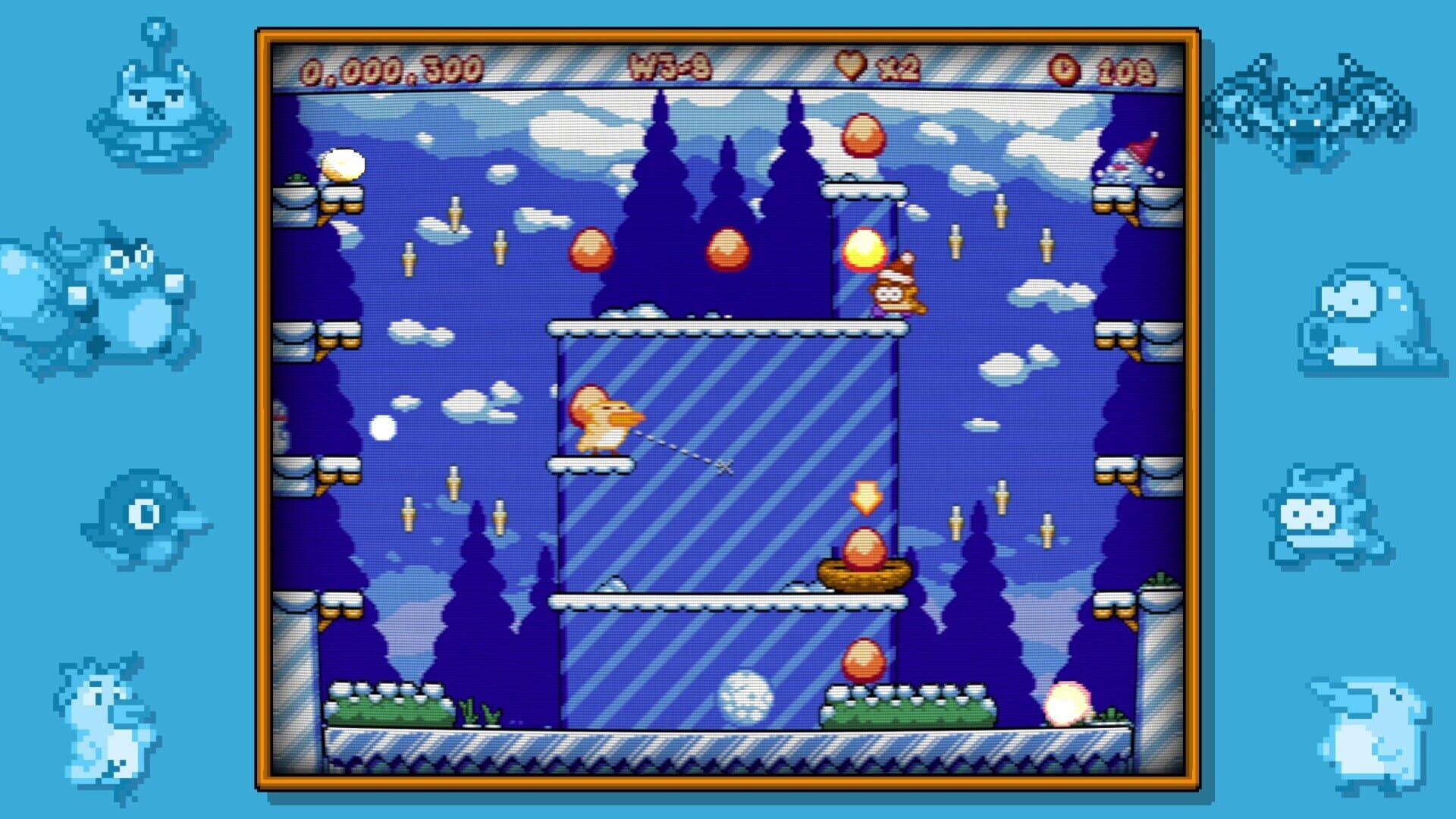1456x819 pixels.
Task: Click the heart life counter icon
Action: [851, 67]
